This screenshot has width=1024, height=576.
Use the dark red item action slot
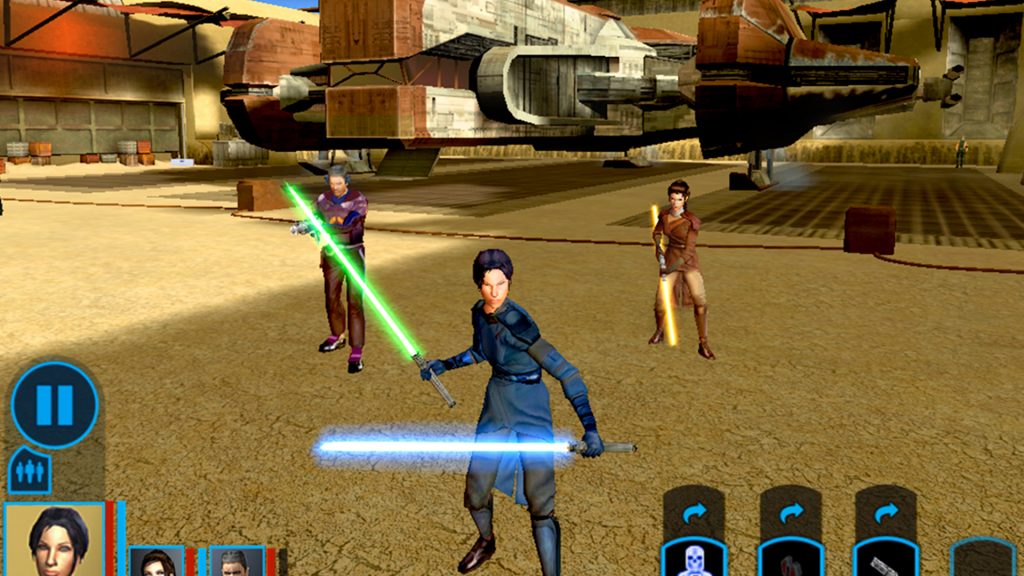click(790, 559)
